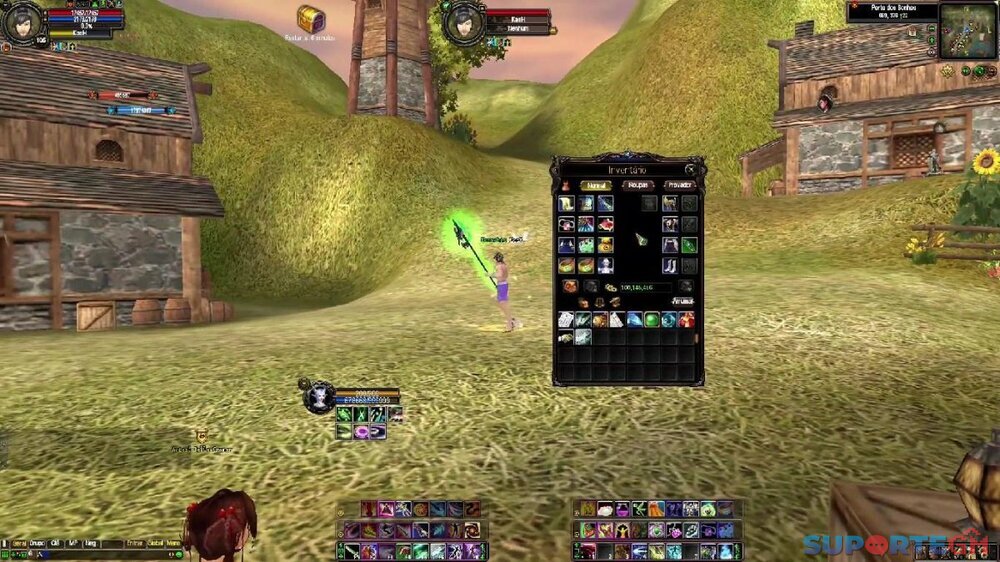Image resolution: width=1000 pixels, height=562 pixels.
Task: Switch to the Provador tab
Action: (x=679, y=185)
